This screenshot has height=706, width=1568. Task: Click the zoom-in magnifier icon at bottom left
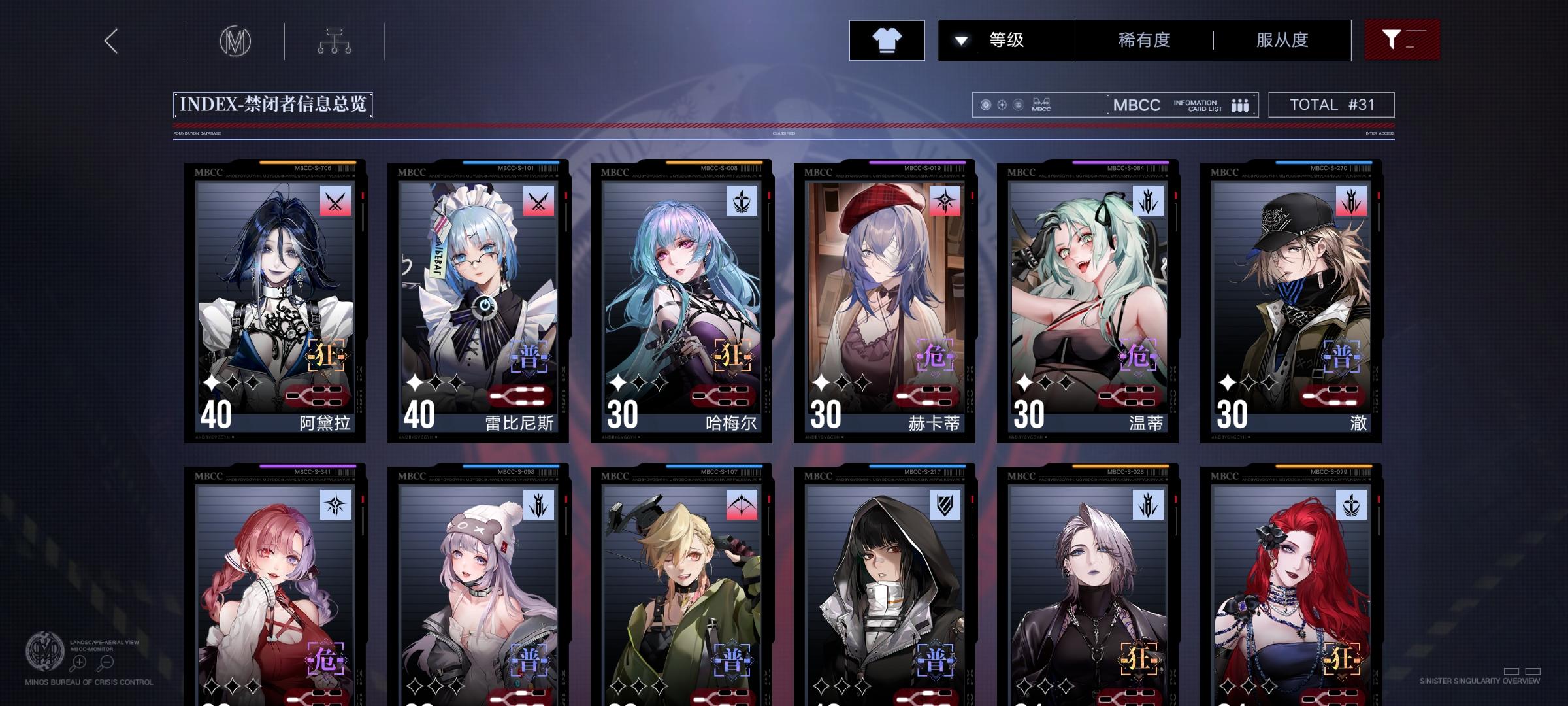[80, 662]
